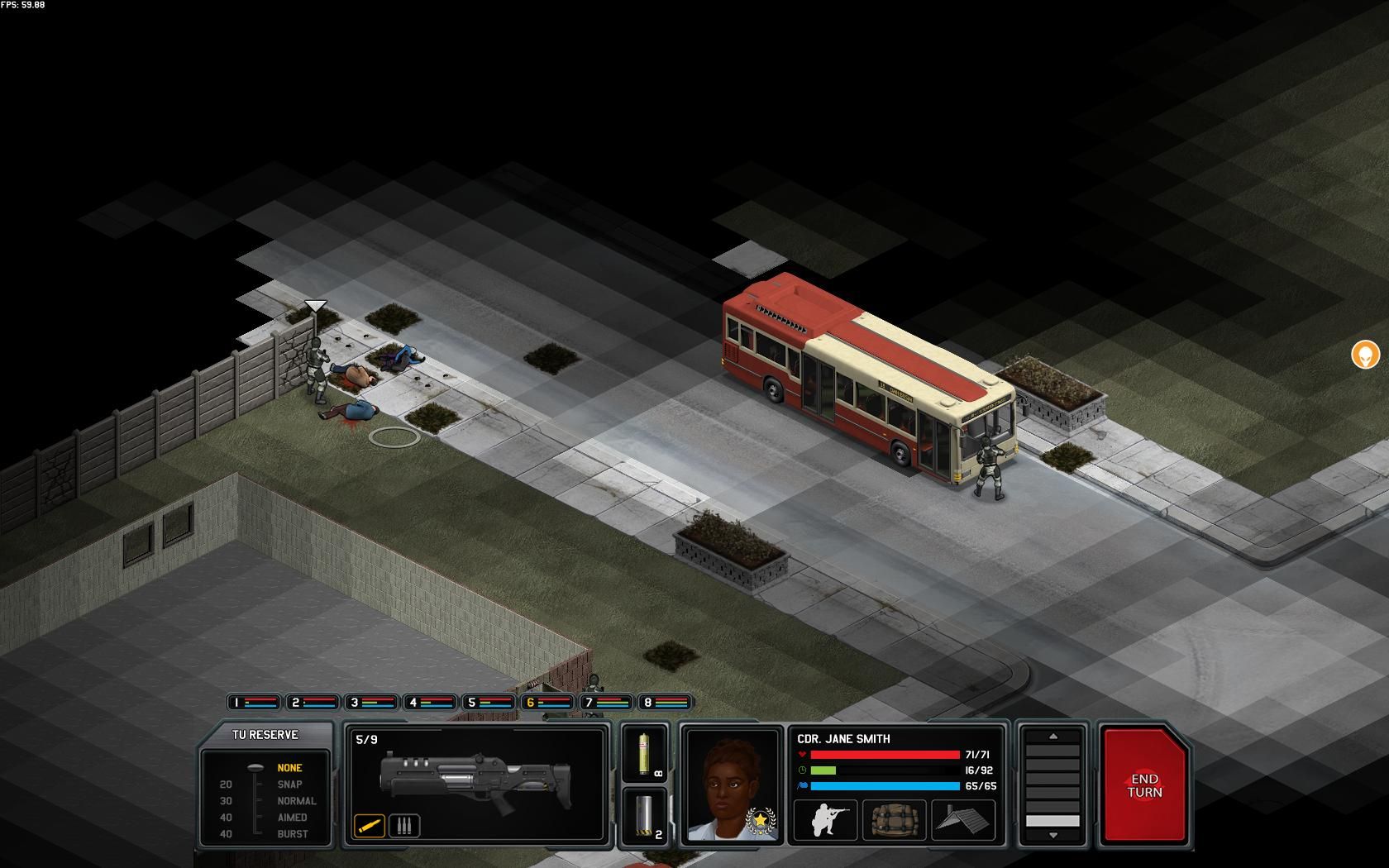This screenshot has width=1389, height=868.
Task: Switch to burst fire mode icon
Action: tap(404, 825)
